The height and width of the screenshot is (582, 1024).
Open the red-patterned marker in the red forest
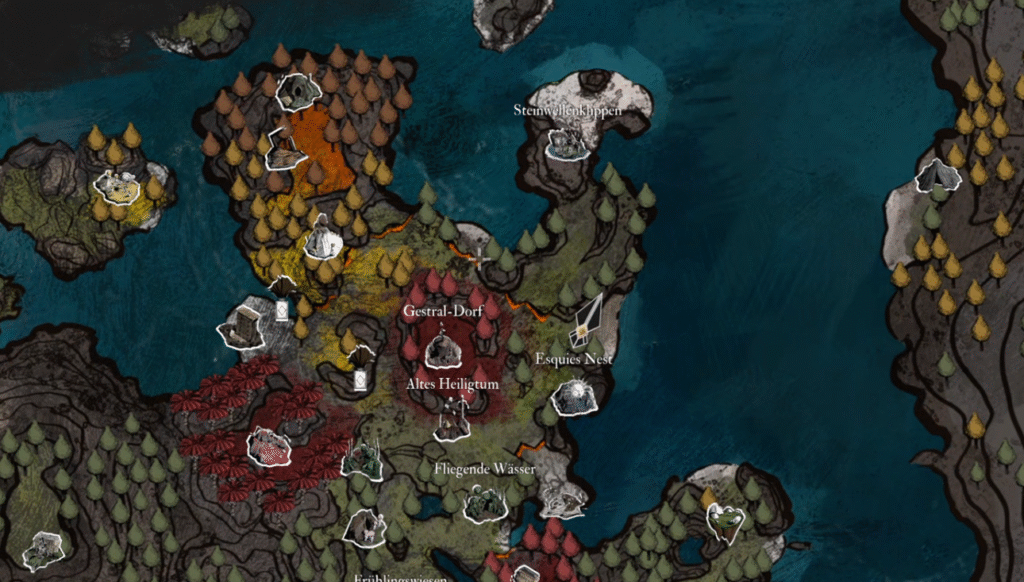pos(268,446)
